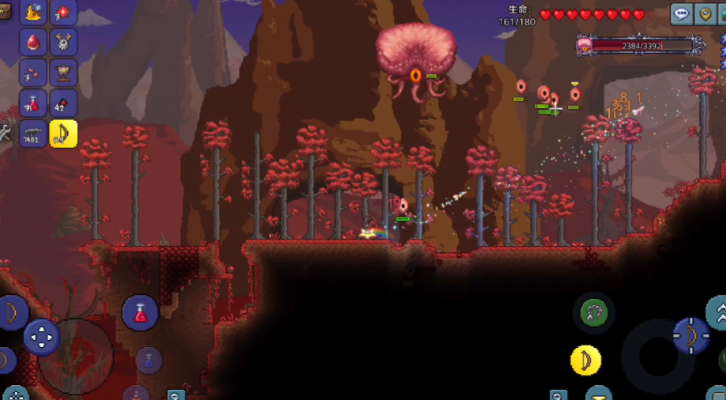Choose the red droplet item slot
This screenshot has height=400, width=726.
tap(33, 43)
